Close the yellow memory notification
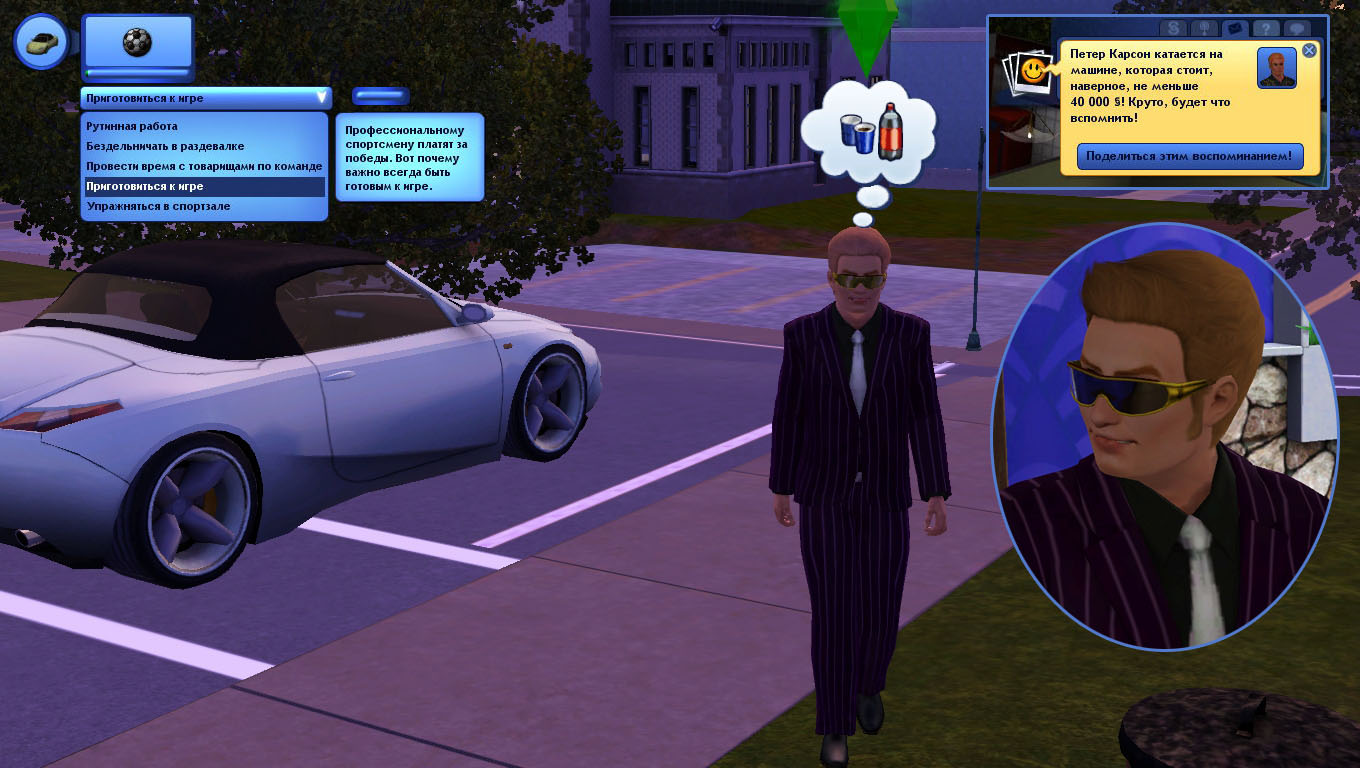The width and height of the screenshot is (1360, 768). [x=1309, y=50]
